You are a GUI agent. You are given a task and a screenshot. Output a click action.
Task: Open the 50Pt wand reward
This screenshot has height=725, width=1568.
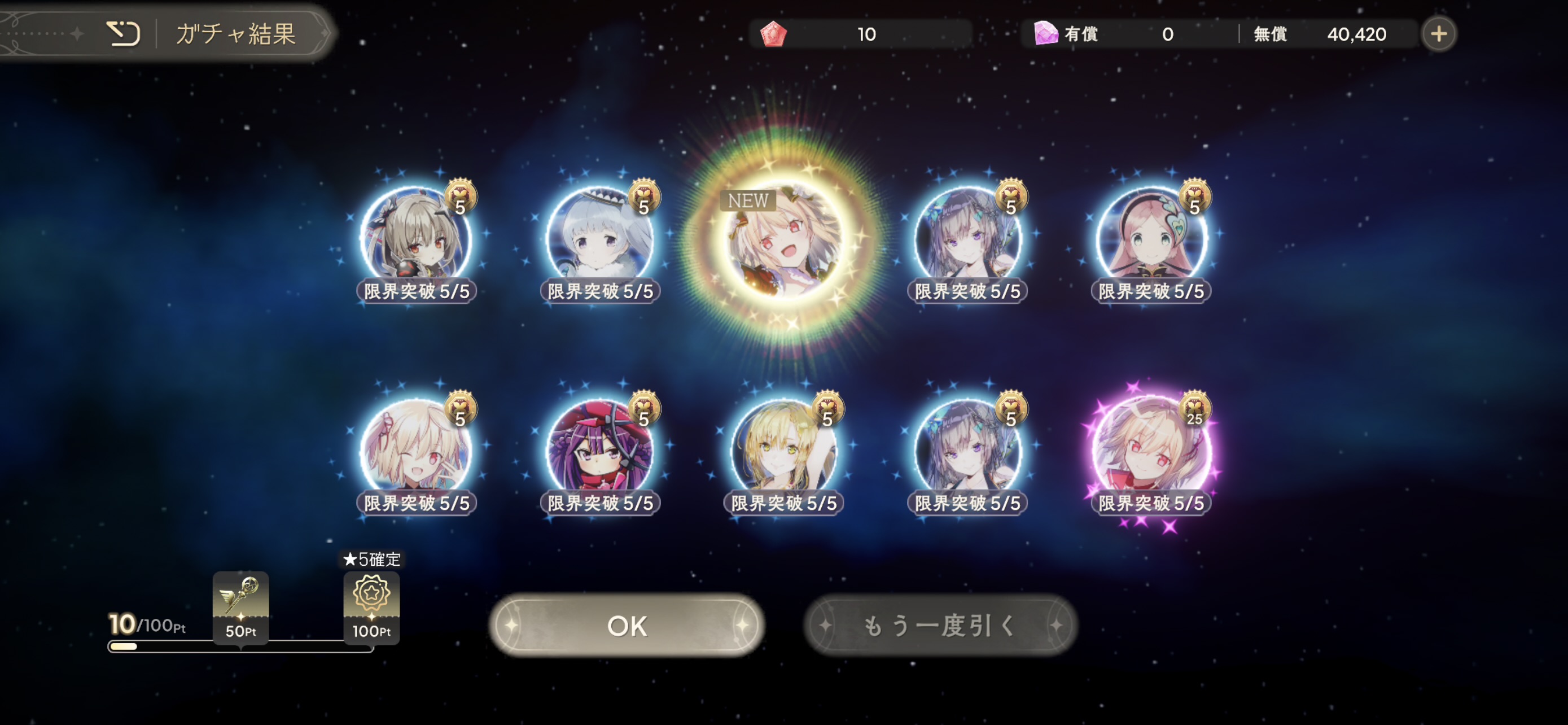click(x=240, y=606)
